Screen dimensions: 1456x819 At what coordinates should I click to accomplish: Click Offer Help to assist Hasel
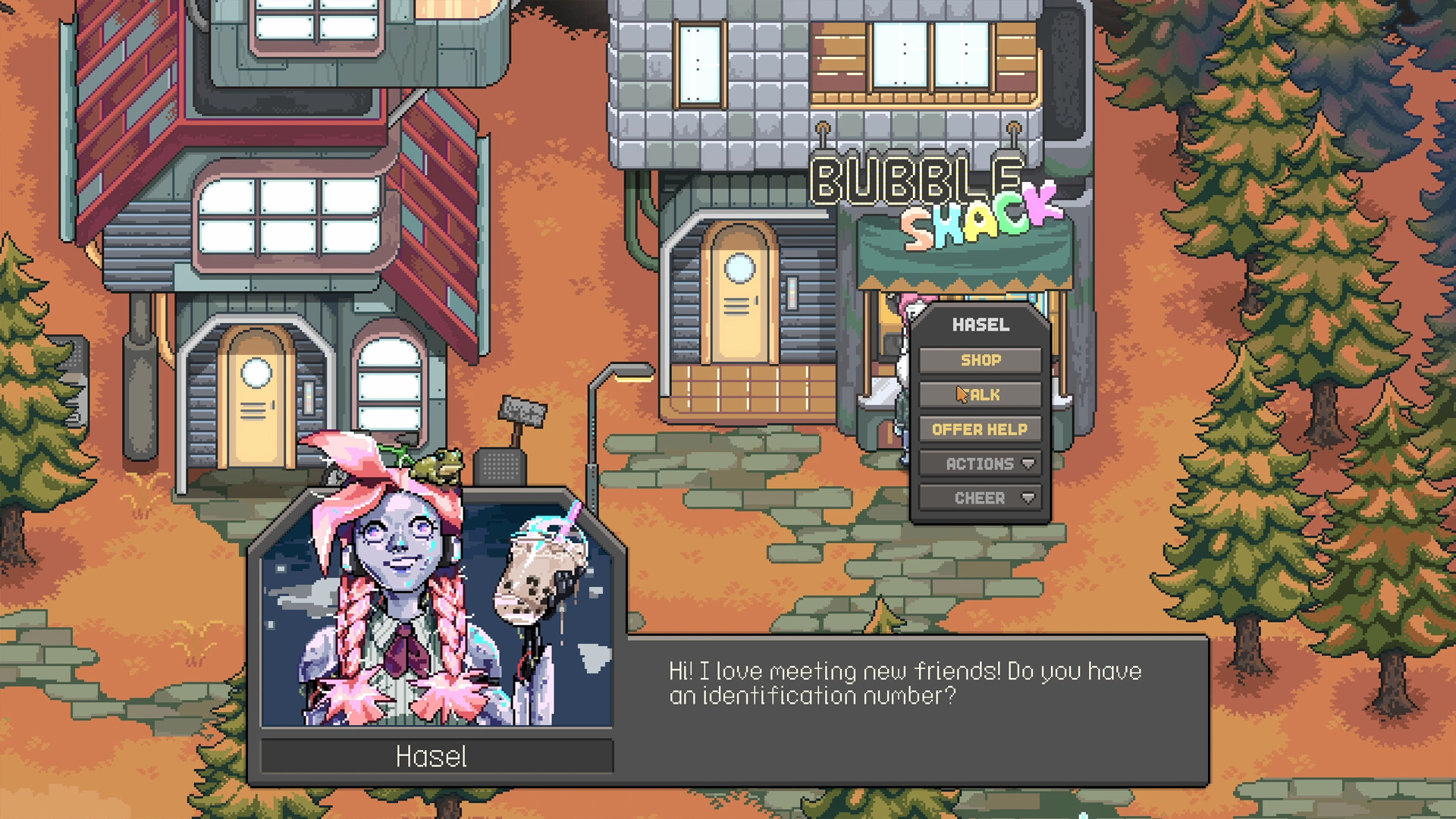[979, 428]
